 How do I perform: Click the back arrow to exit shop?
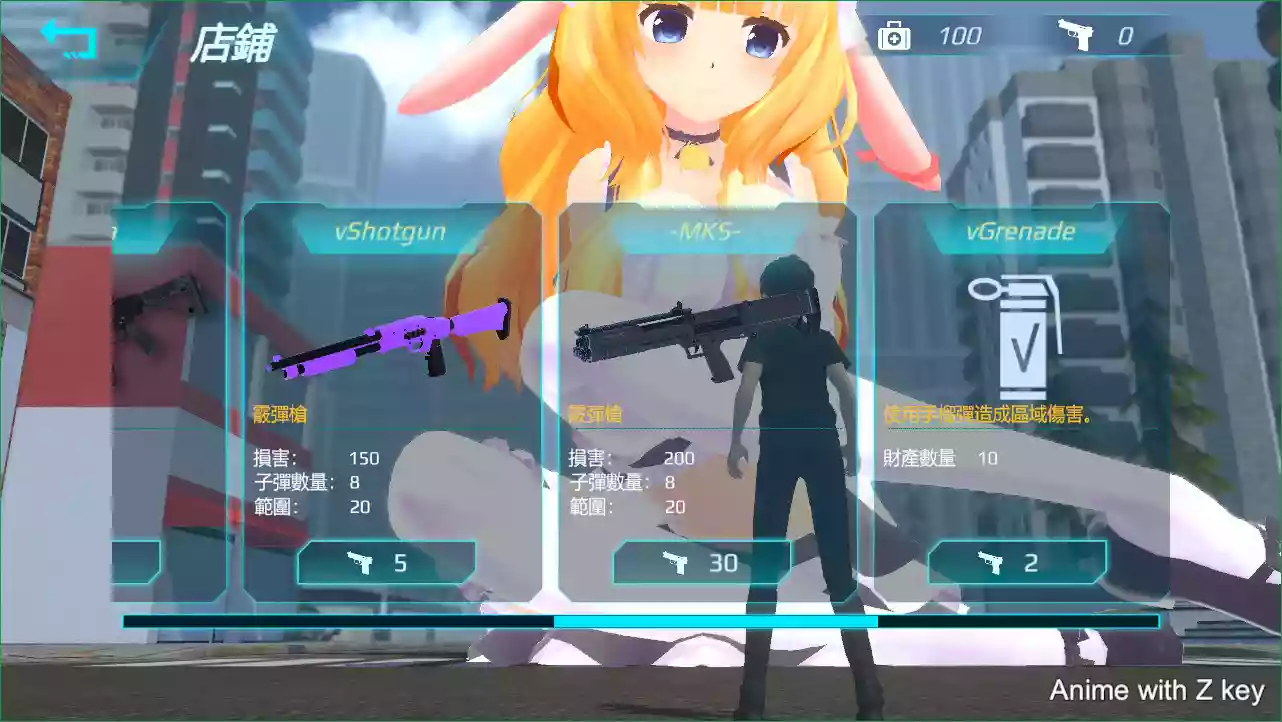(70, 38)
